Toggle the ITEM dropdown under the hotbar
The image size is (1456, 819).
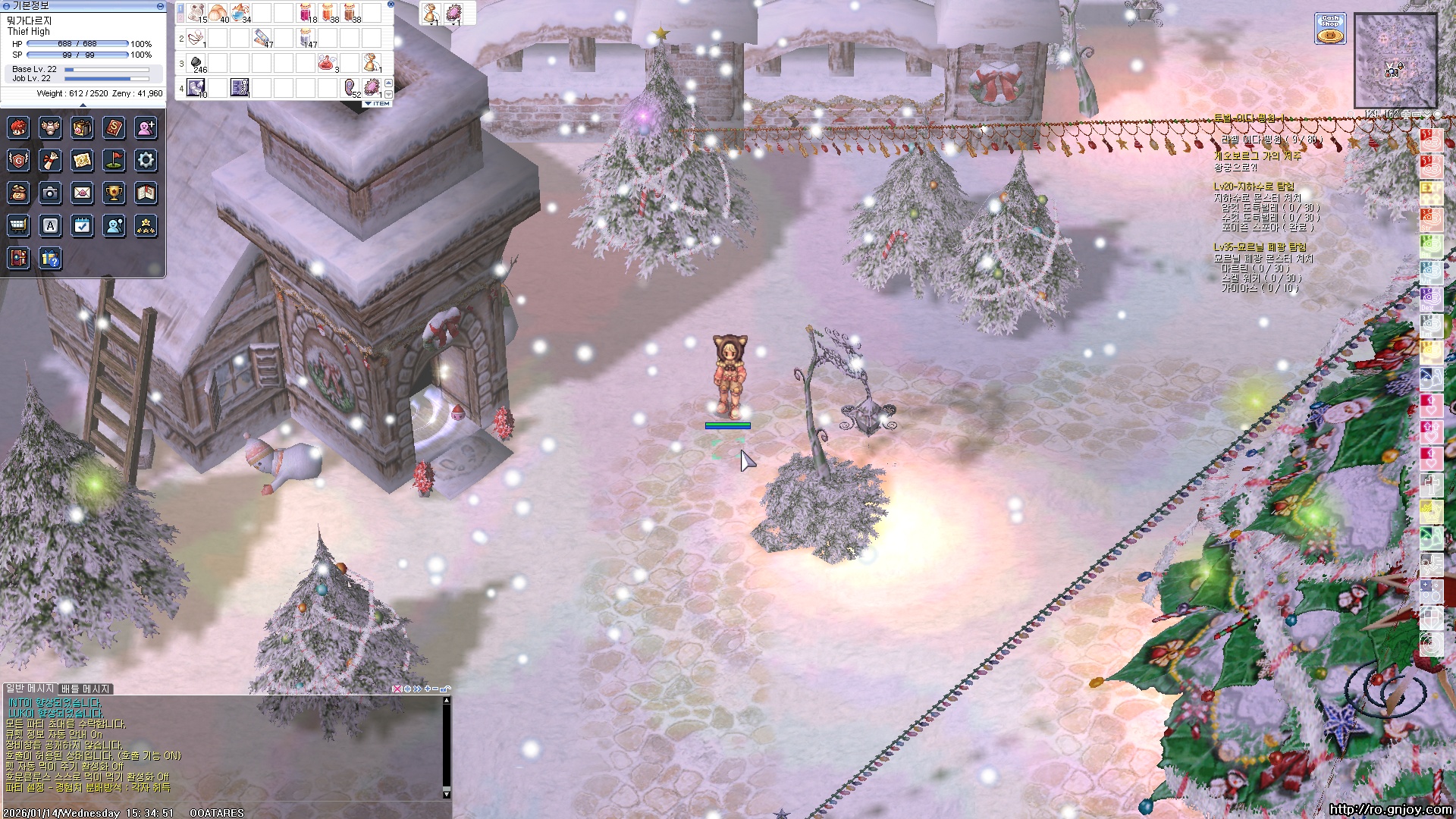(378, 104)
